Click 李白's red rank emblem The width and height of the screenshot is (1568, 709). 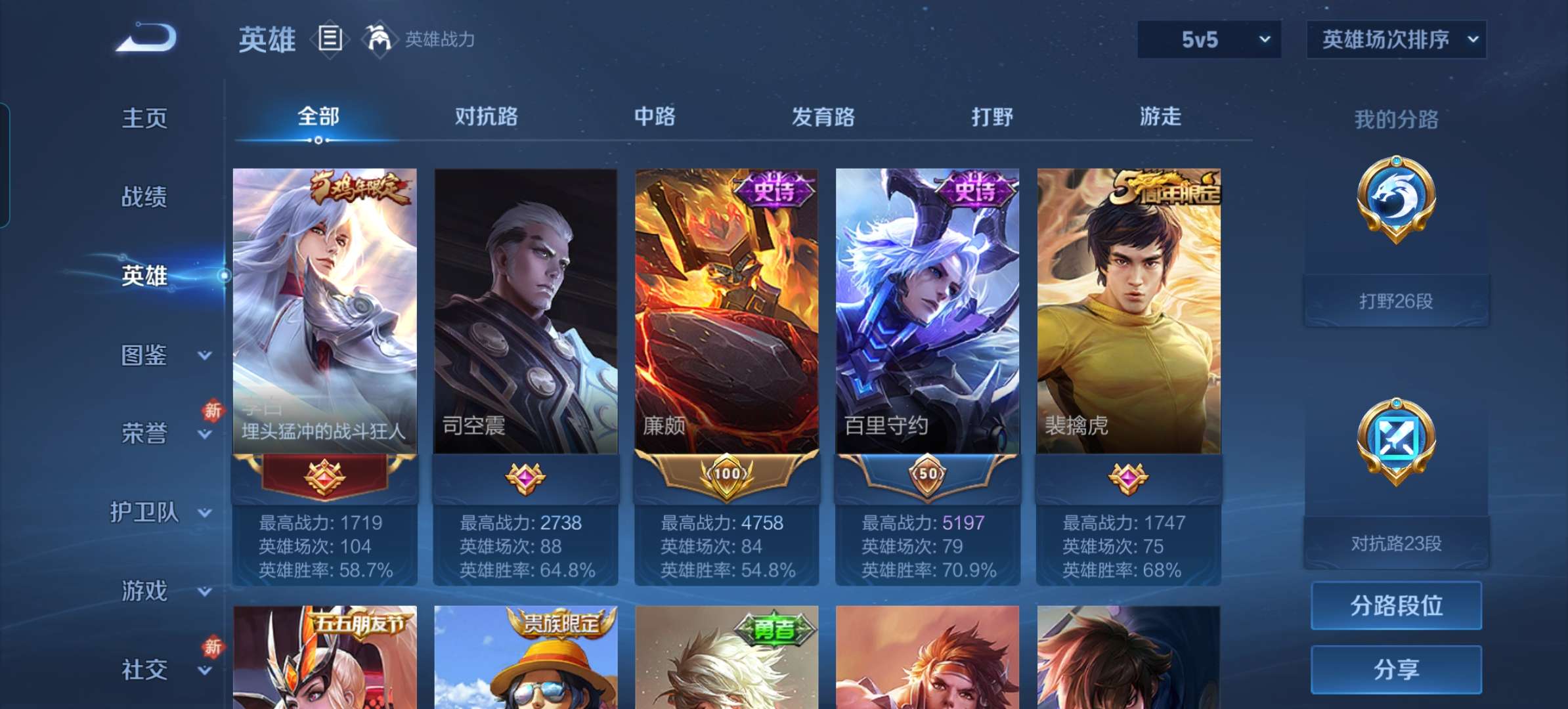[324, 477]
